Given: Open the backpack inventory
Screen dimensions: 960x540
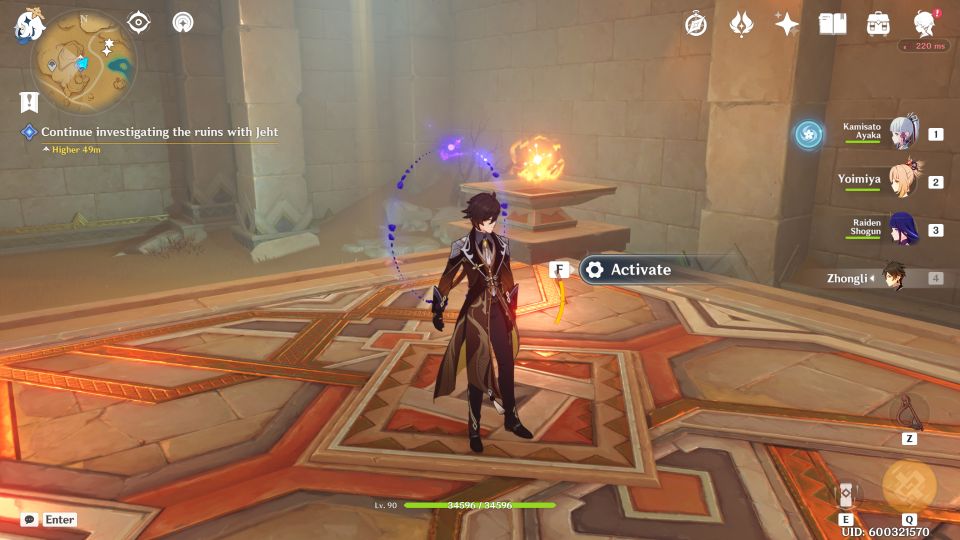Looking at the screenshot, I should coord(879,25).
